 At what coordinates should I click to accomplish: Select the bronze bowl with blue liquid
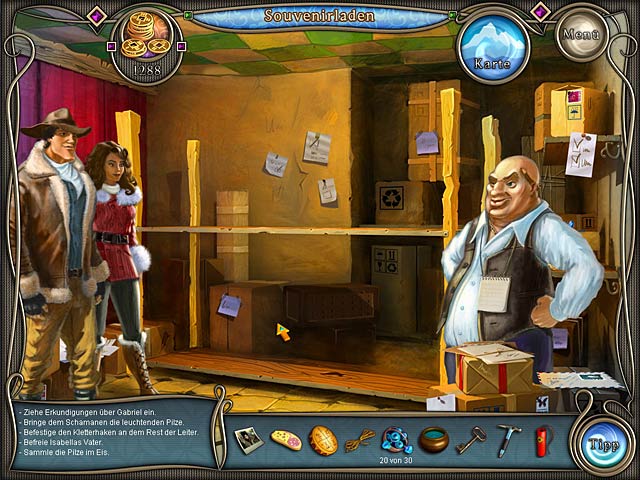pos(433,439)
